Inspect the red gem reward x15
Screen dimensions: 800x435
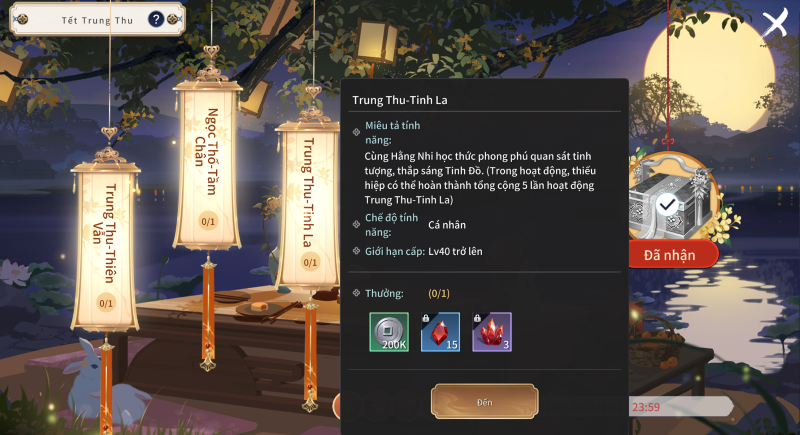tap(440, 332)
